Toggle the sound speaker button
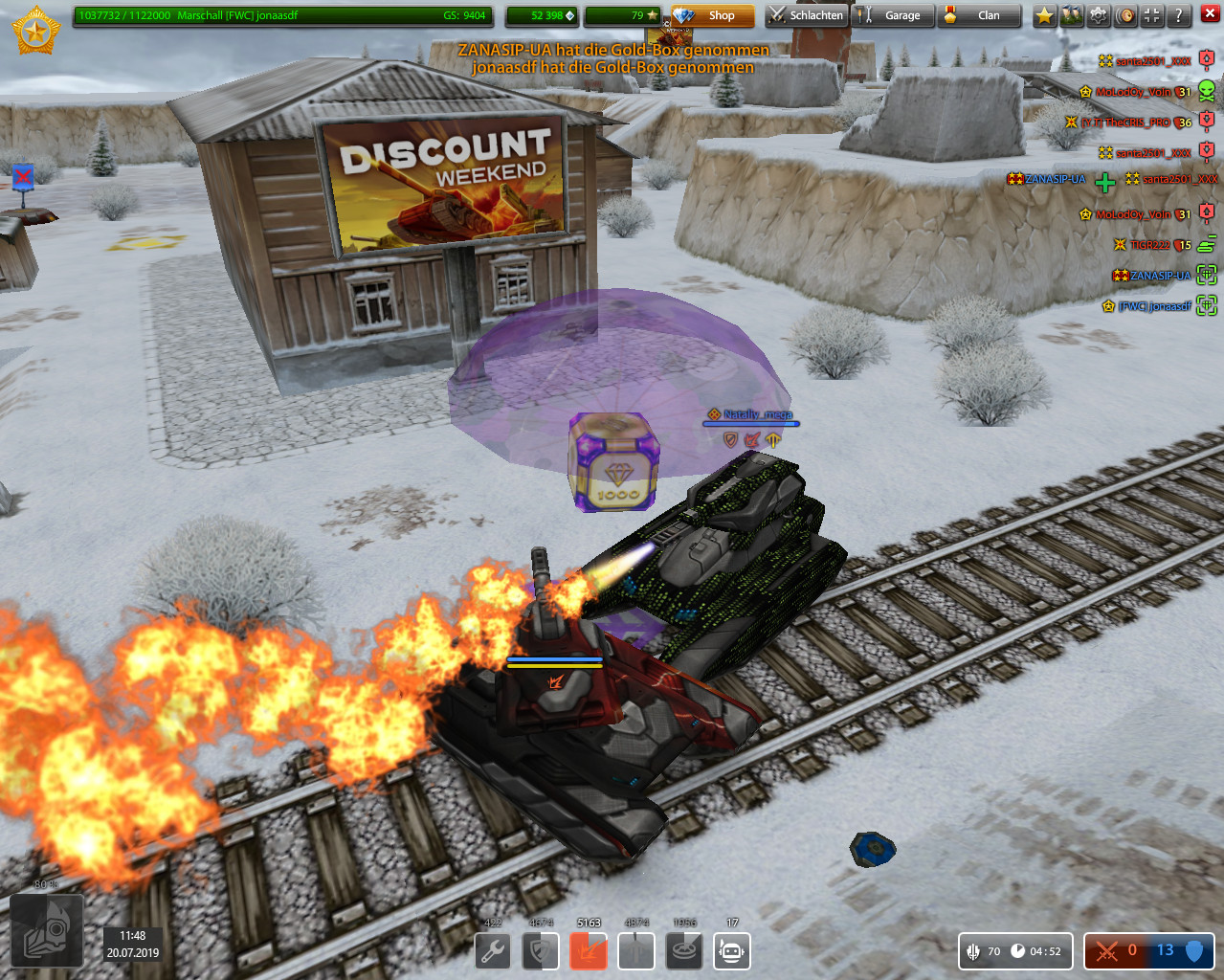 click(x=1125, y=15)
